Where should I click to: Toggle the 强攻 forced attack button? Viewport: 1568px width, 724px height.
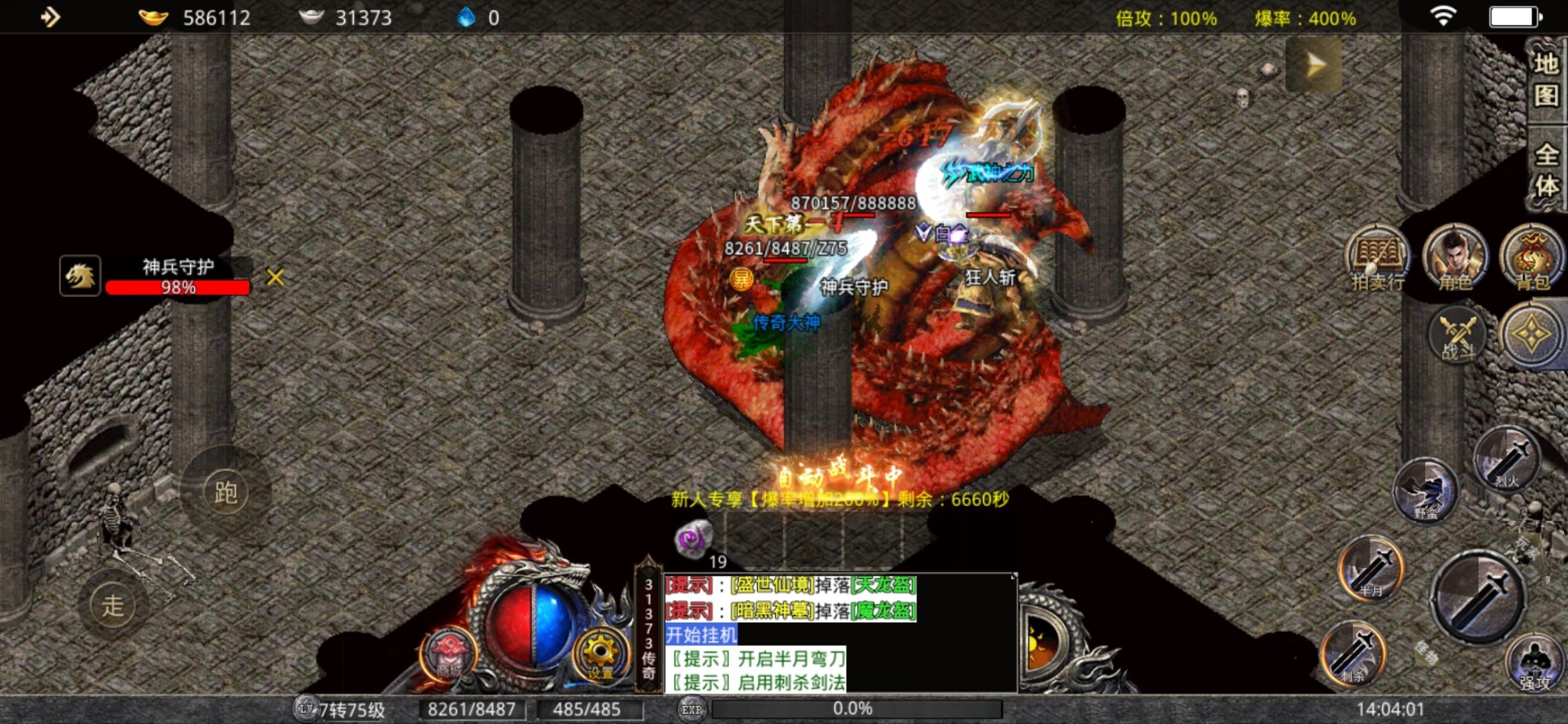[1534, 664]
